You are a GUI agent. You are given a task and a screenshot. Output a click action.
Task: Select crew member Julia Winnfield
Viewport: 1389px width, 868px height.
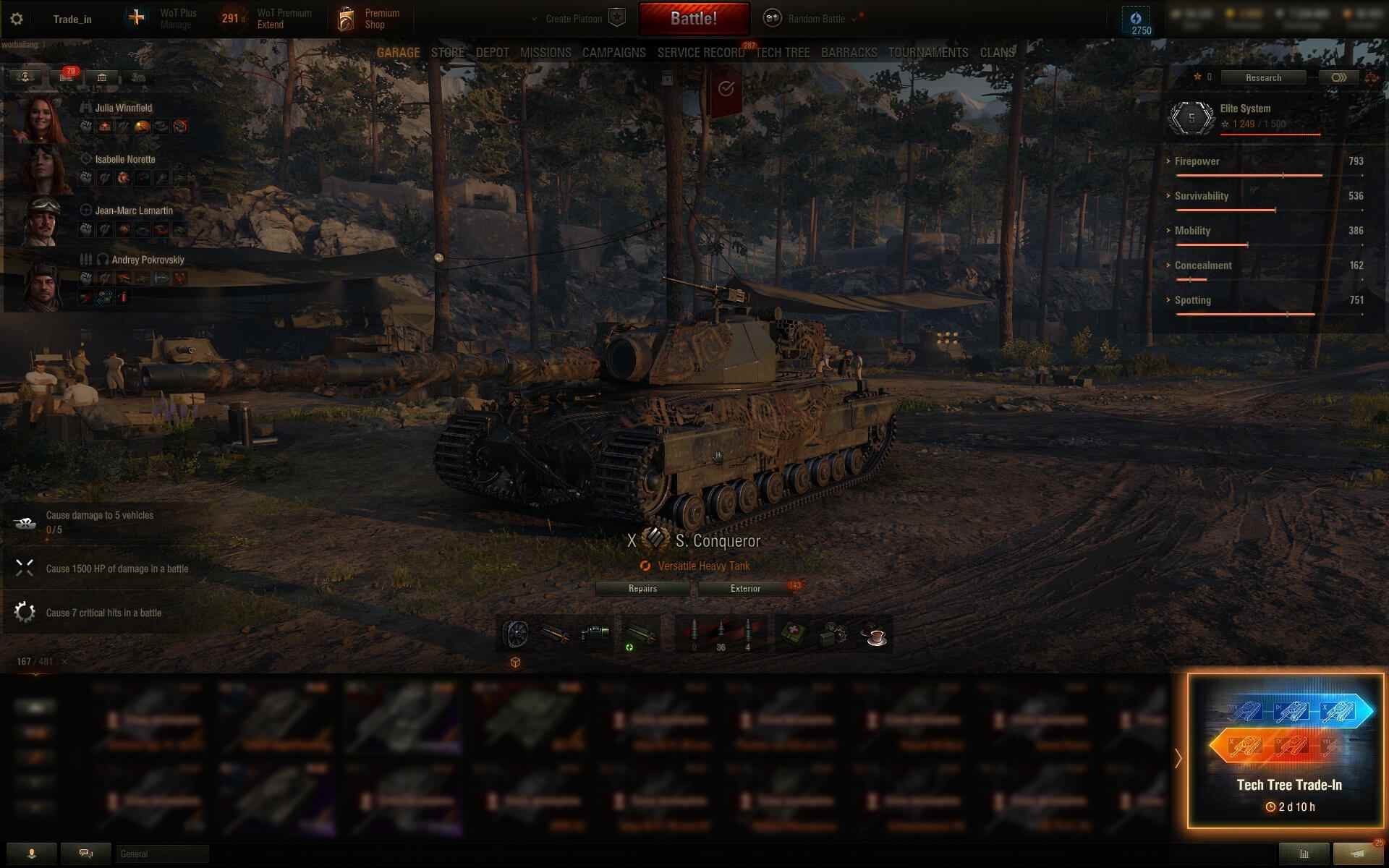tap(123, 109)
